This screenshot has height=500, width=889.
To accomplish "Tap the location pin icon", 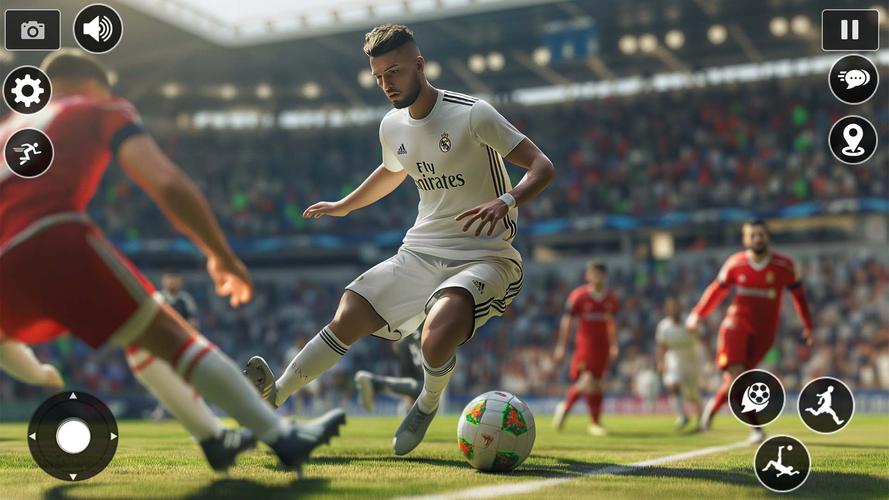I will tap(853, 140).
